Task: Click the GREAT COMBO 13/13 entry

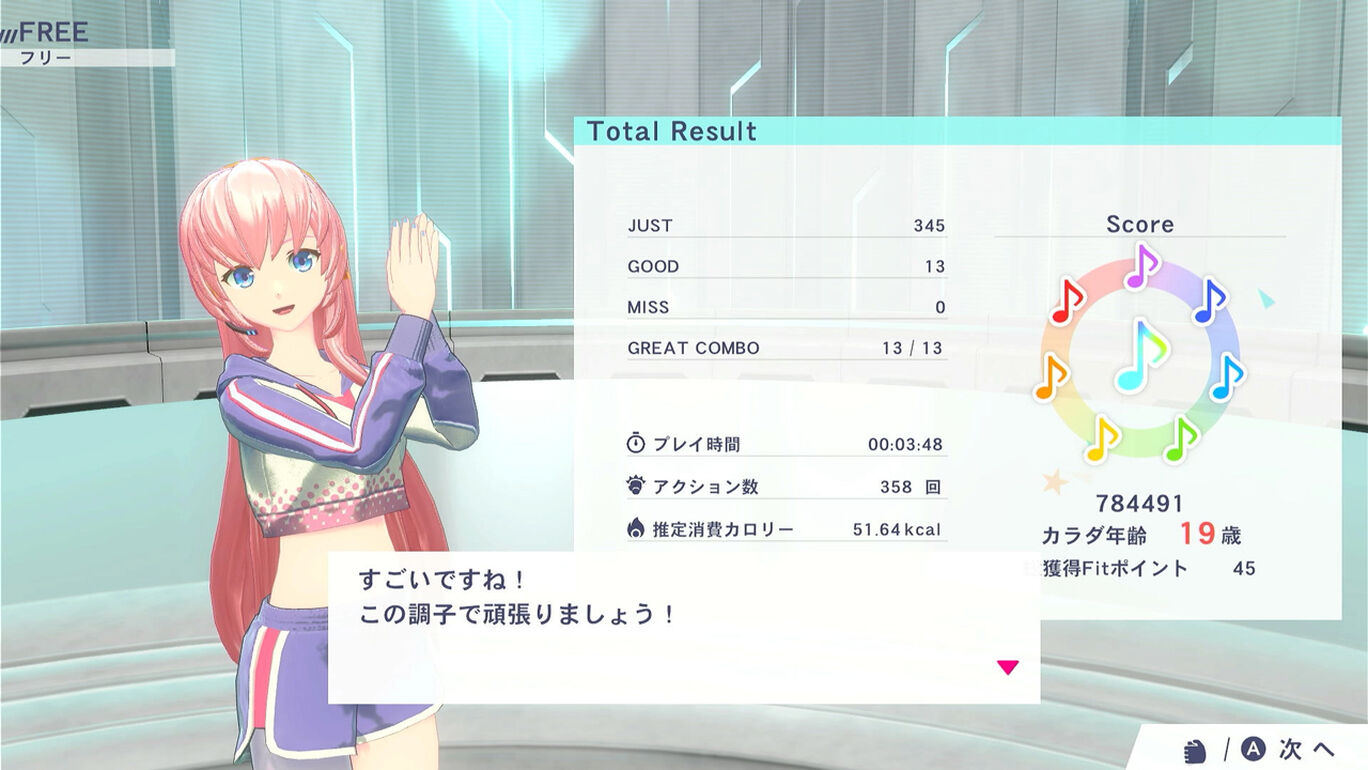Action: 786,347
